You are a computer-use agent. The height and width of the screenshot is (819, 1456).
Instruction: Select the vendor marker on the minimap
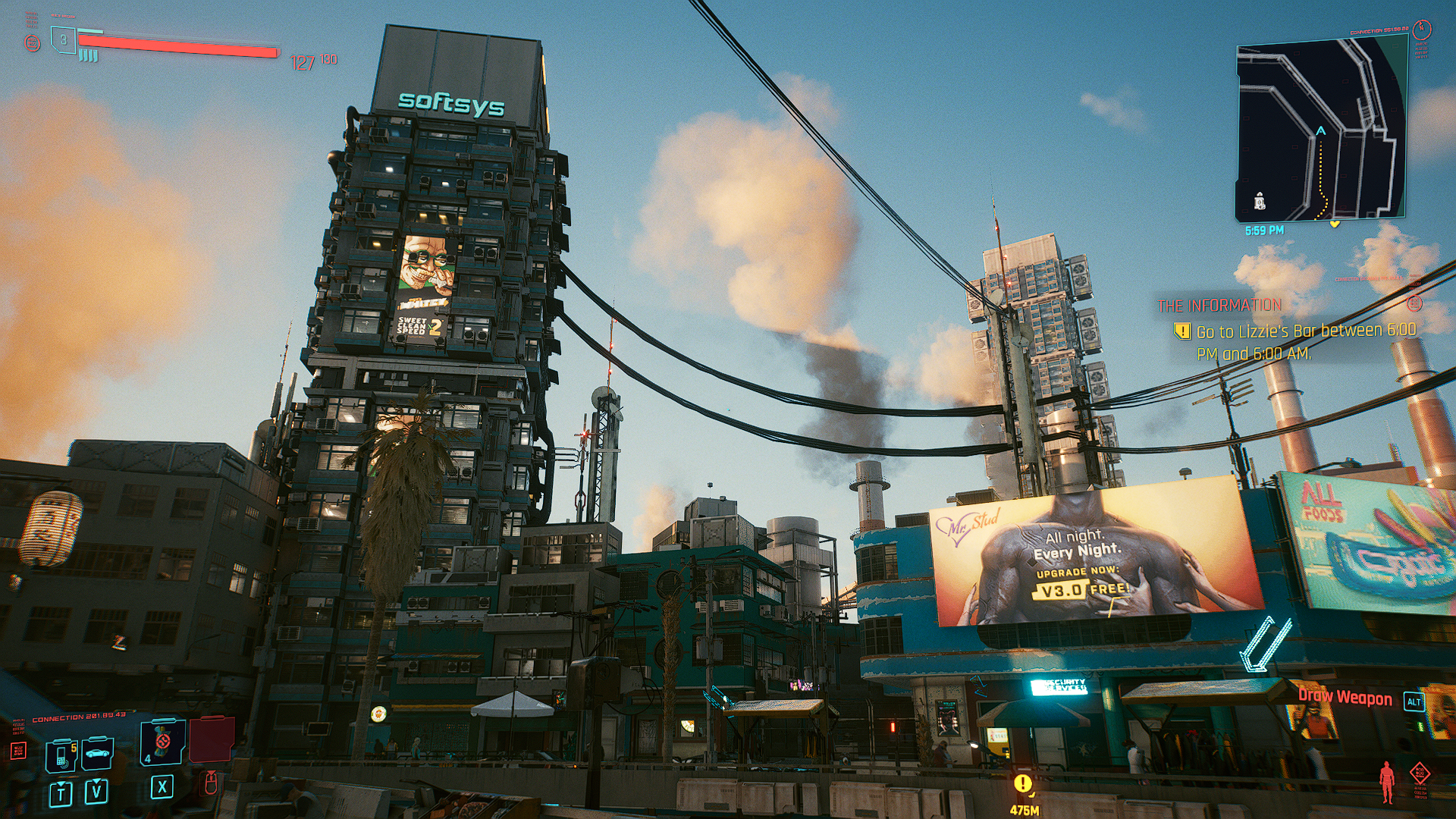[1260, 201]
